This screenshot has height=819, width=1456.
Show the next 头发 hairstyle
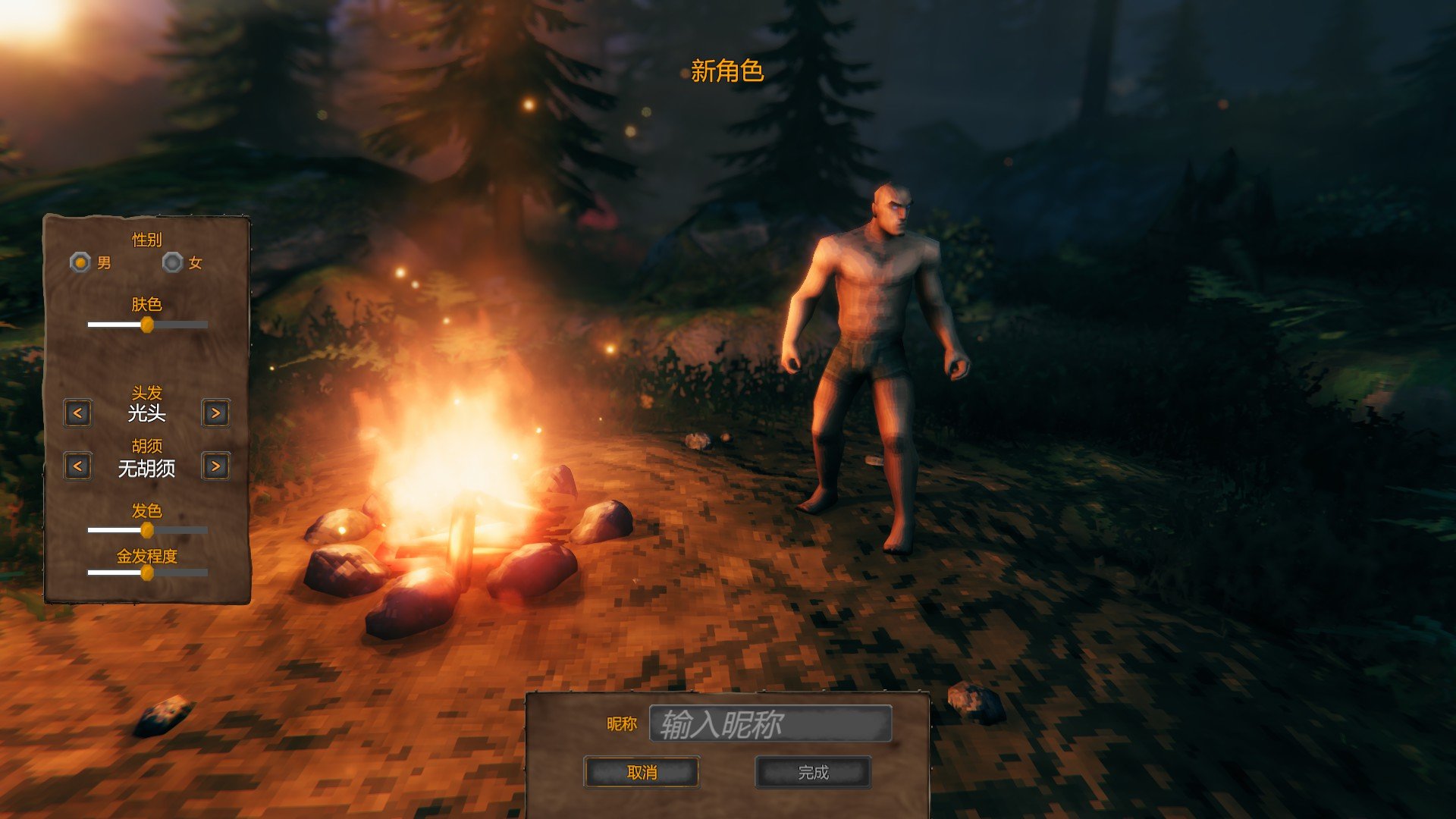click(x=216, y=413)
